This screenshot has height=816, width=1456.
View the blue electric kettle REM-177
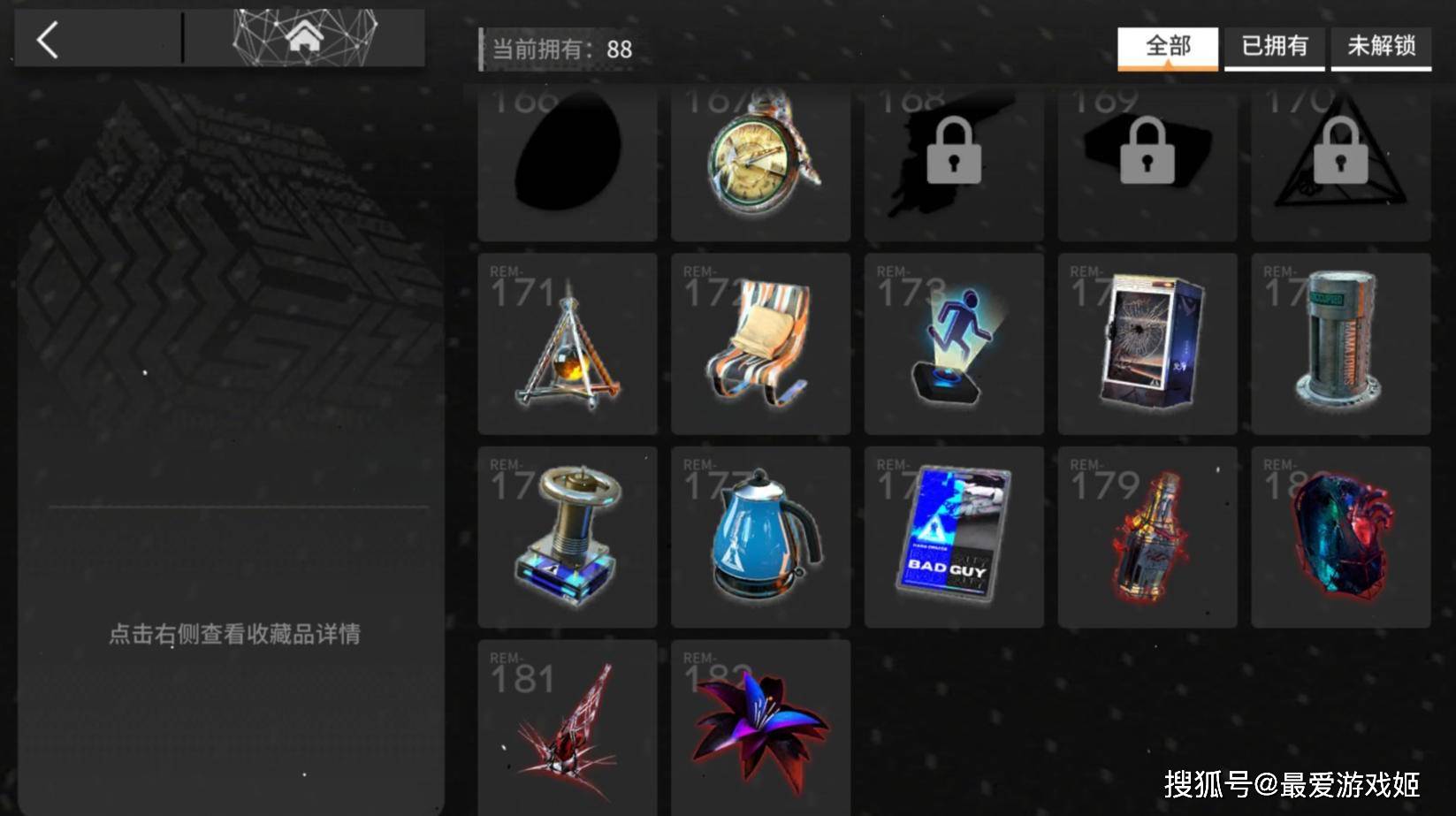[x=759, y=537]
